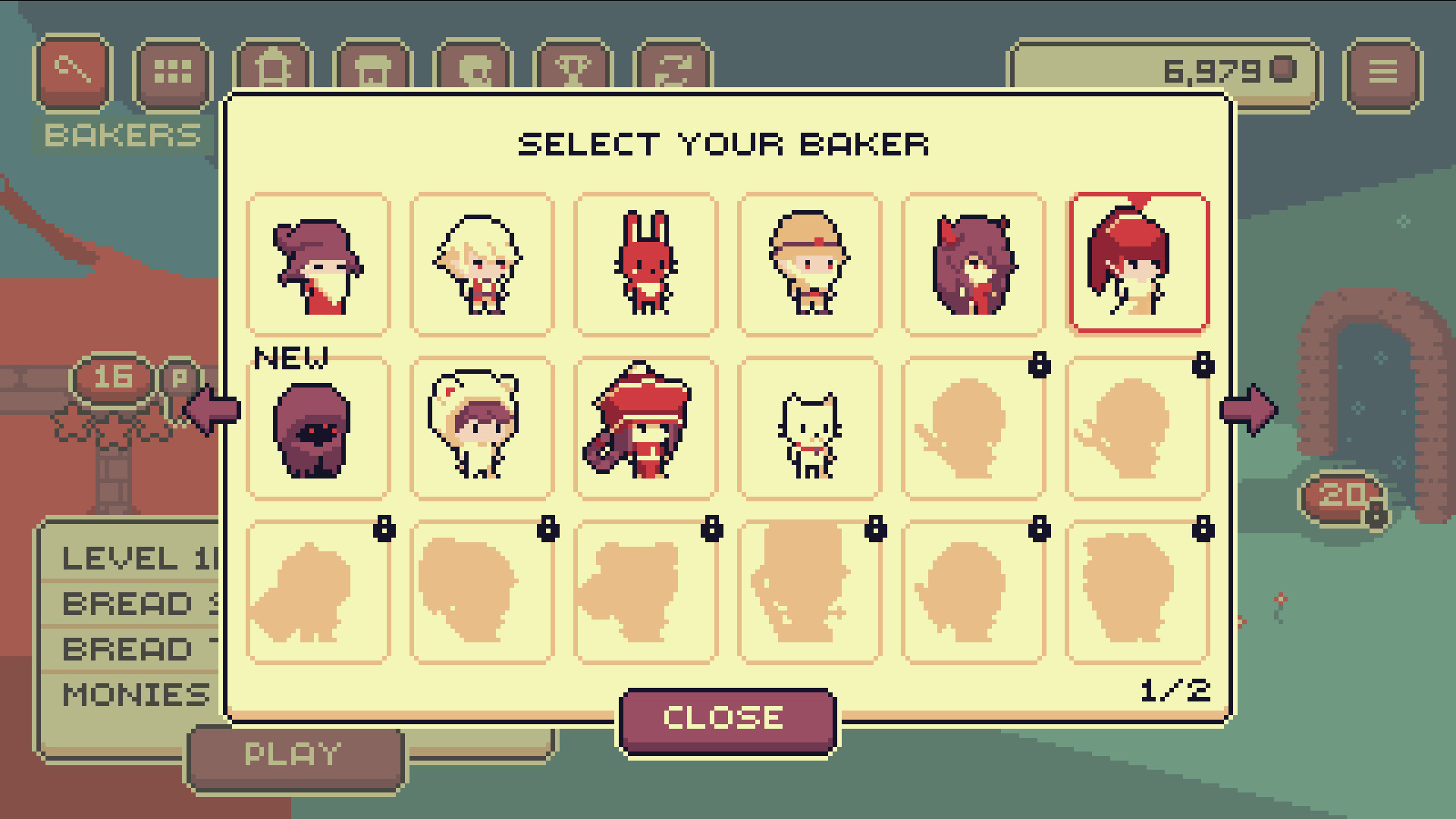Select the rabbit baker in the top row
The image size is (1456, 819).
click(645, 263)
